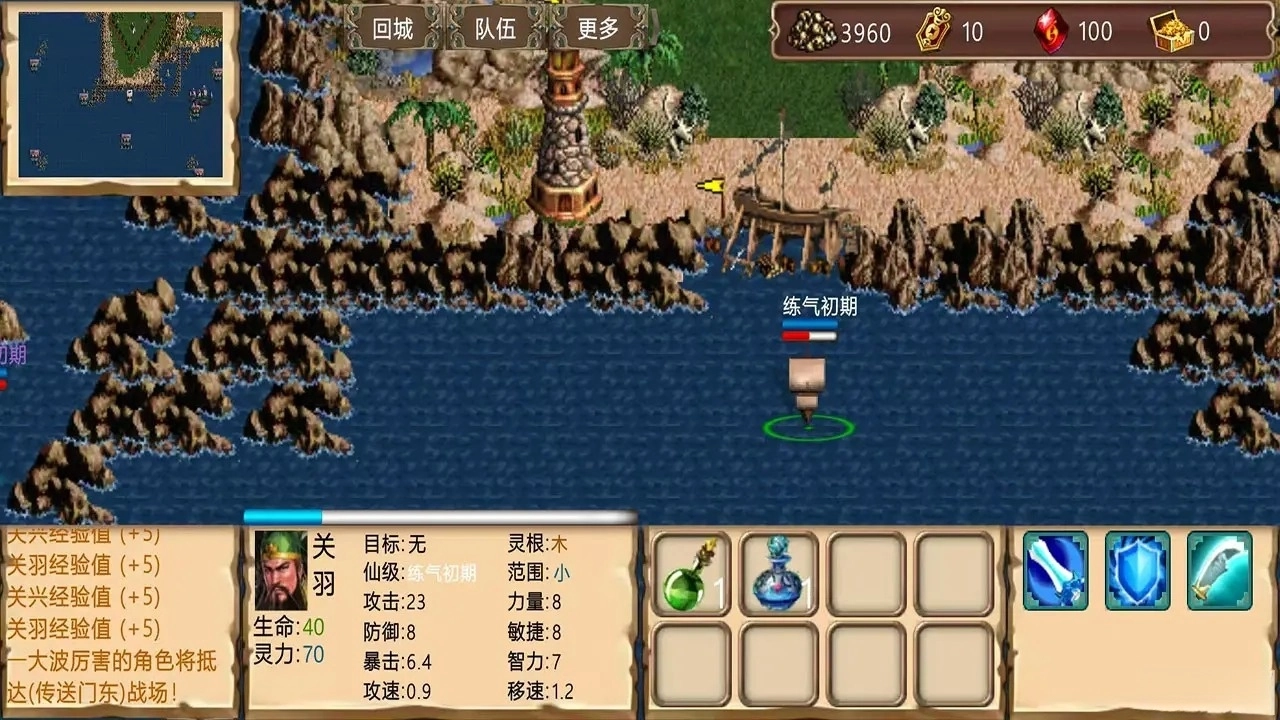Expand the 更多 more options menu
This screenshot has width=1280, height=720.
pos(597,29)
